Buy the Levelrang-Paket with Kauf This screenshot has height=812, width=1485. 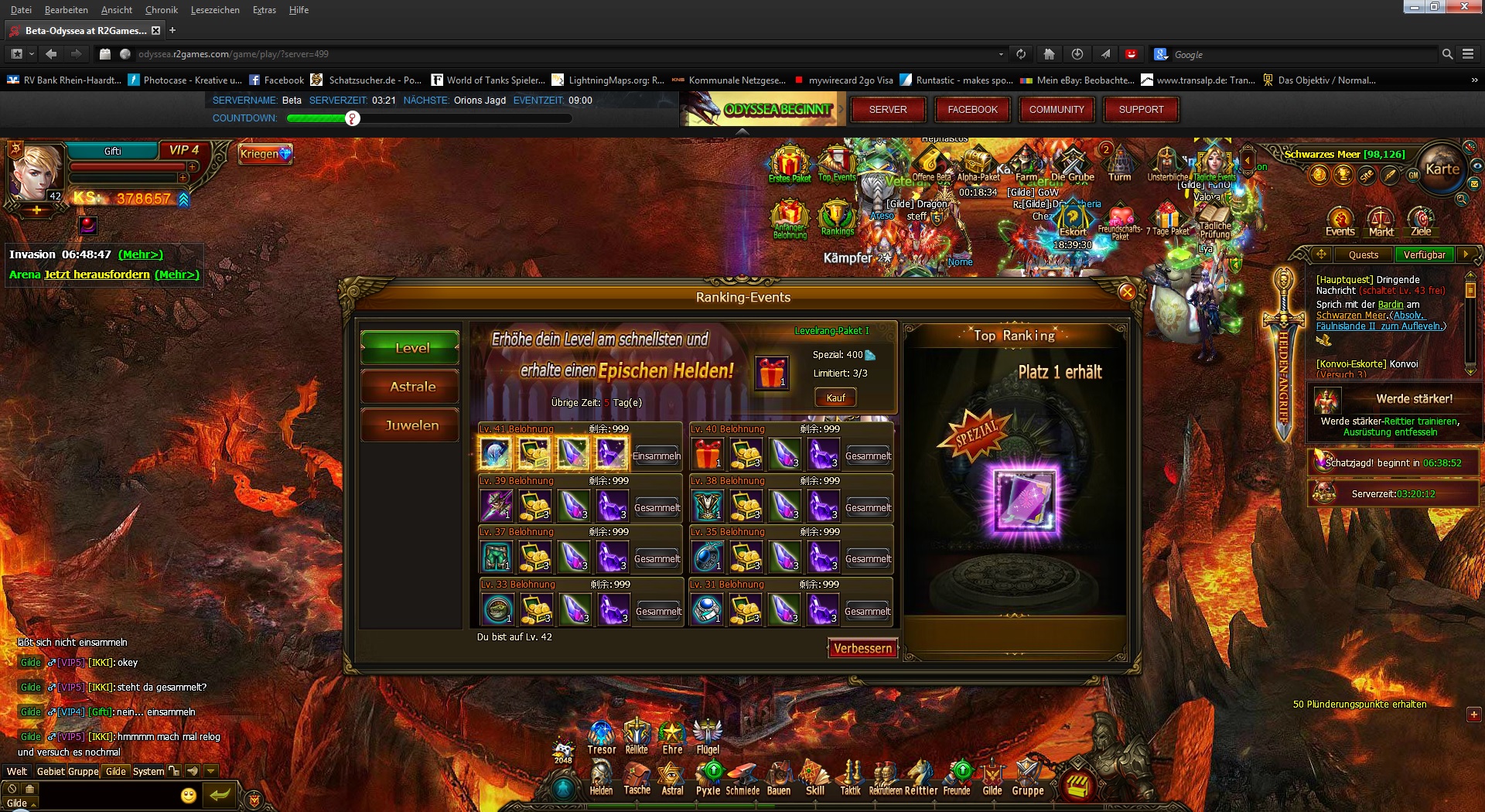835,397
